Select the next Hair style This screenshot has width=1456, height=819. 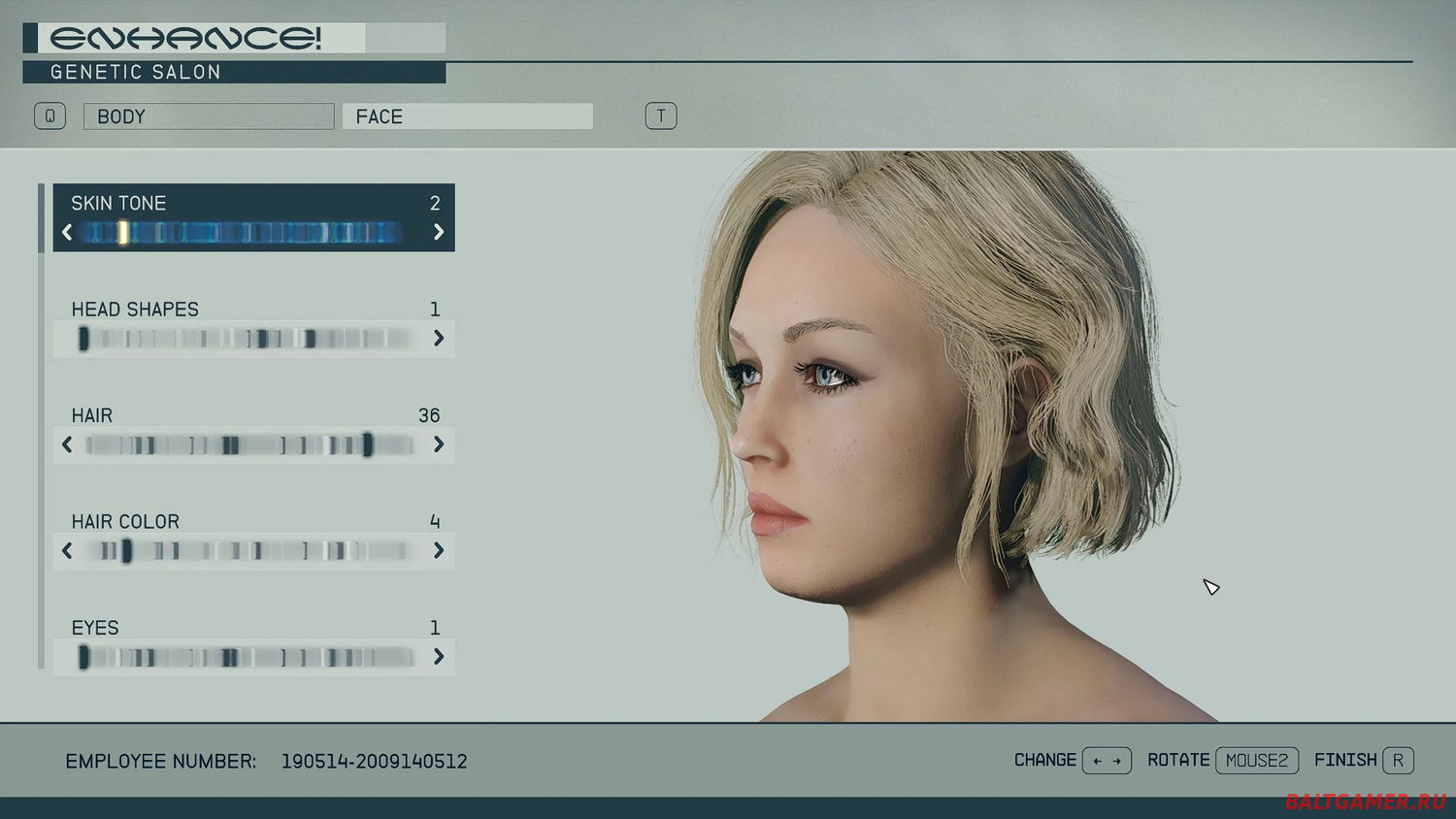point(439,444)
